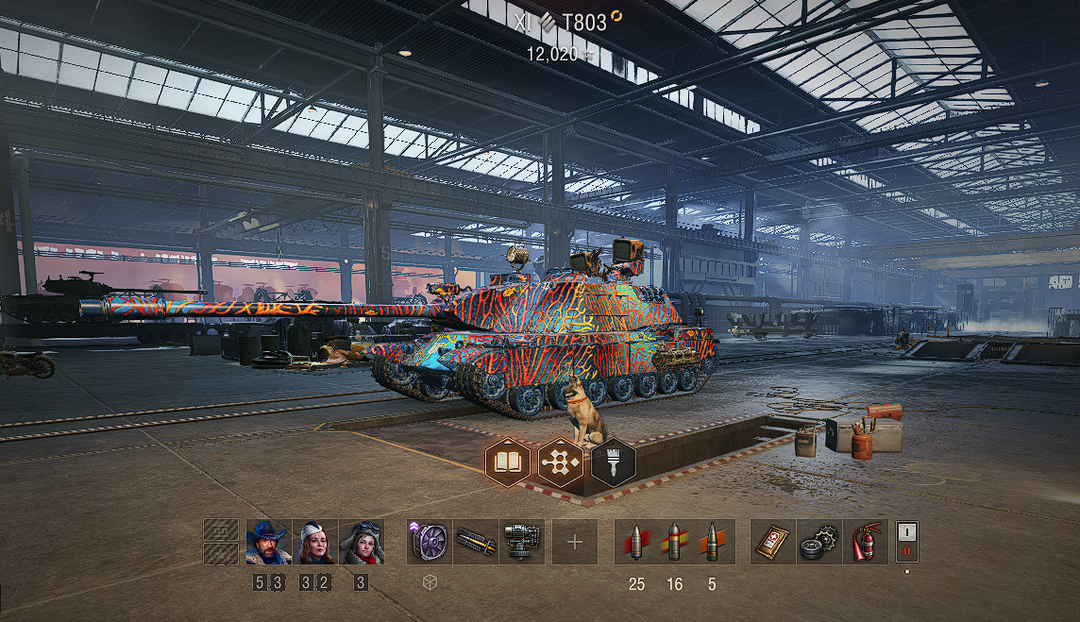Click the T803 tank name at the top
Screen dimensions: 1080x622
coord(584,21)
